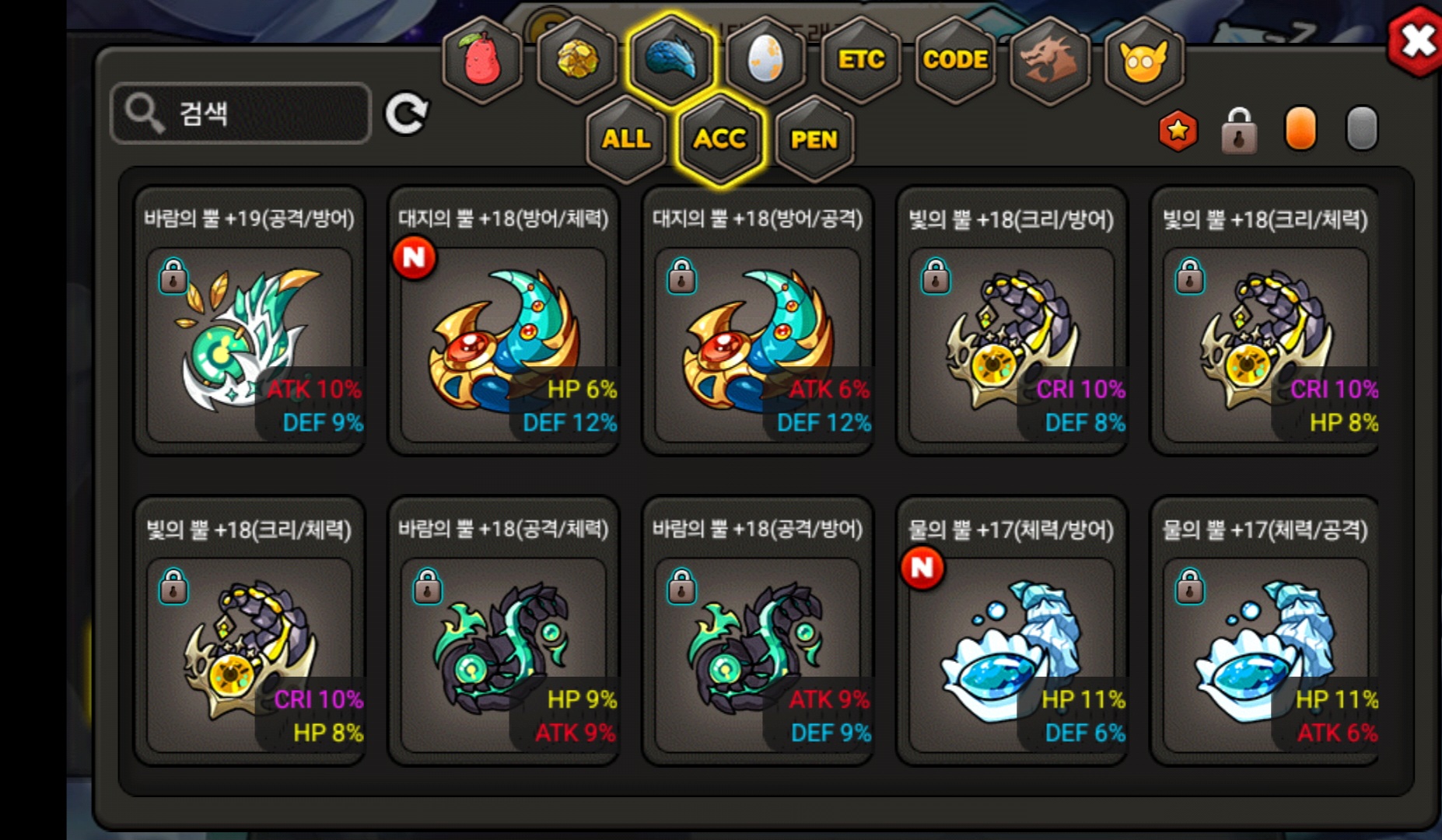Toggle the gray capsule filter

coord(1361,129)
